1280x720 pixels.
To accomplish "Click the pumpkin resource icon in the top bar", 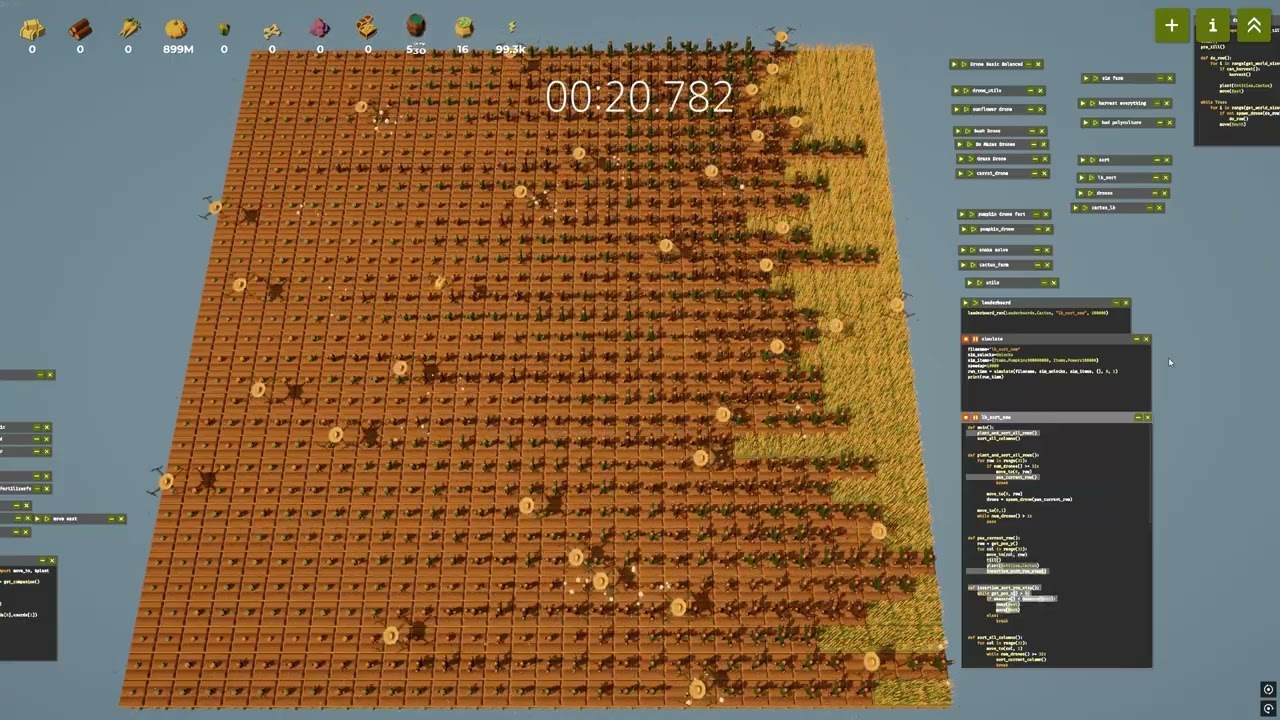I will click(x=176, y=27).
